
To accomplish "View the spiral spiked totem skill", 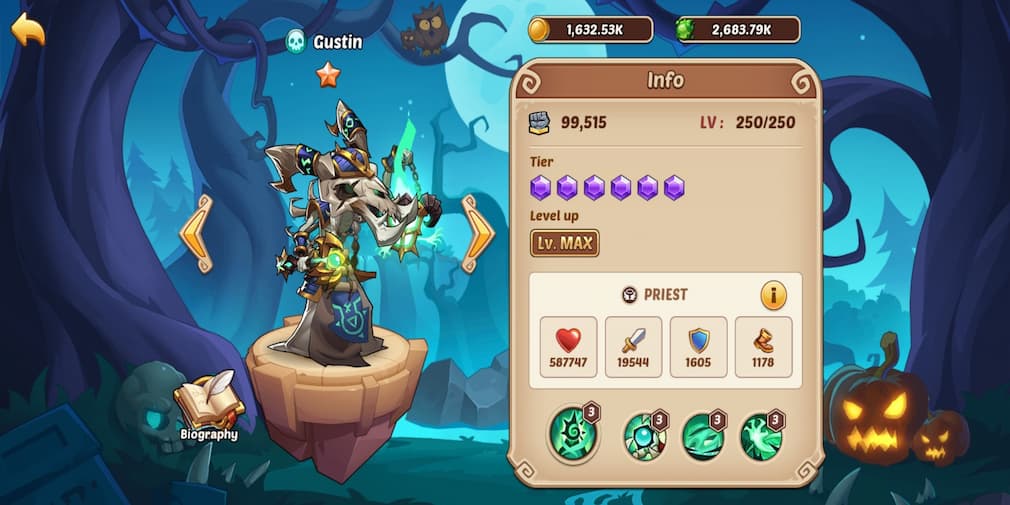I will (x=573, y=435).
